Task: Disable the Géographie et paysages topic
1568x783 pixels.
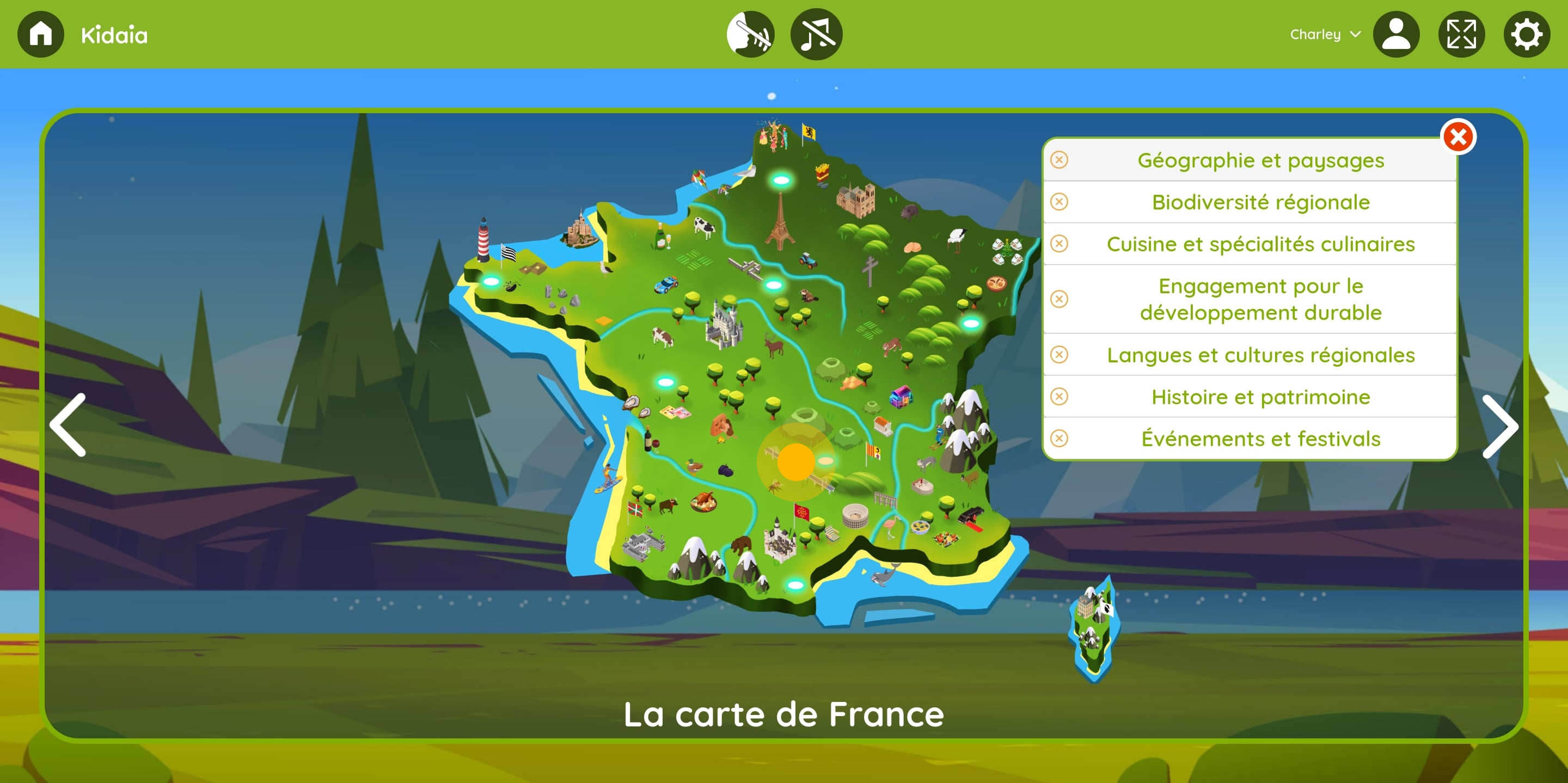Action: (1059, 160)
